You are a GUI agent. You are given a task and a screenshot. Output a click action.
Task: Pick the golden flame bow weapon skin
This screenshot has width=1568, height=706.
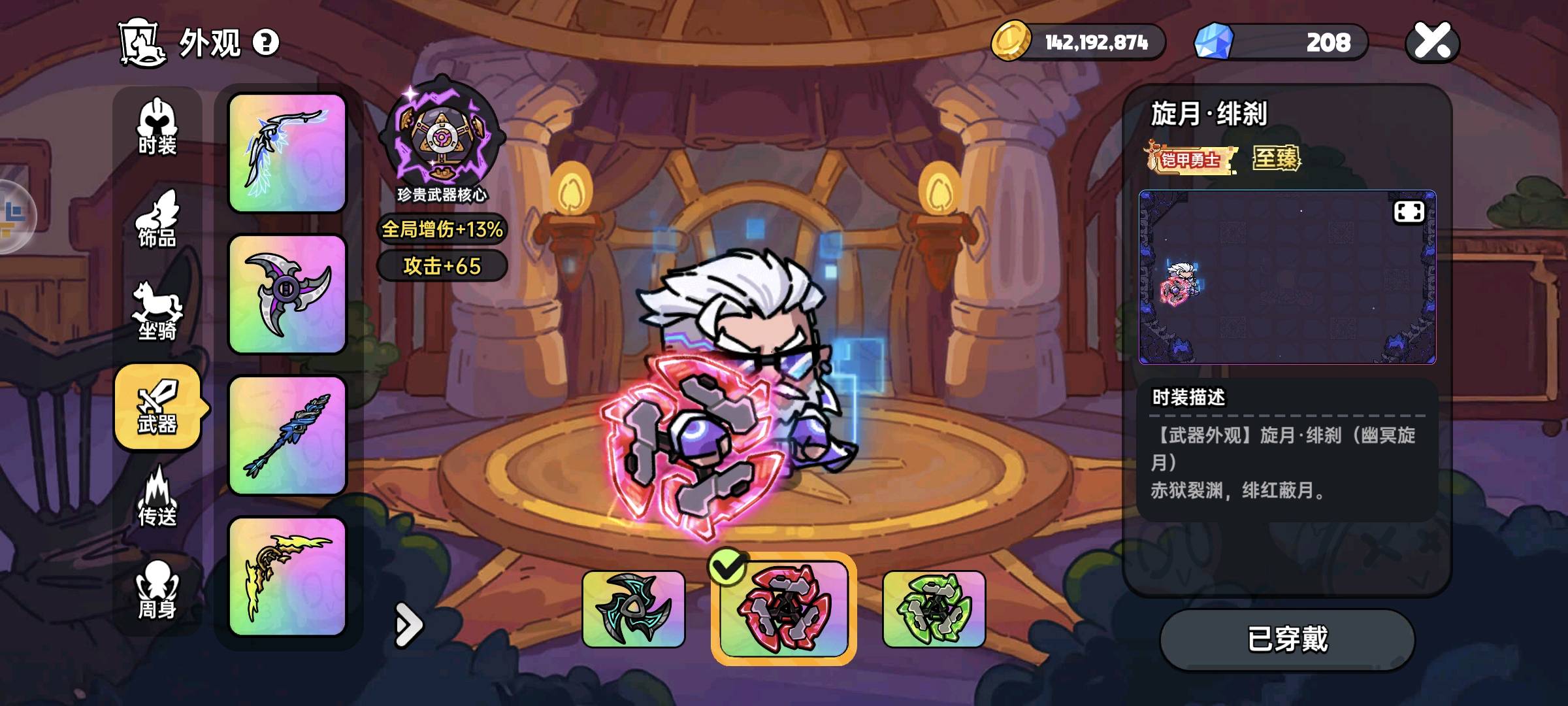(287, 577)
